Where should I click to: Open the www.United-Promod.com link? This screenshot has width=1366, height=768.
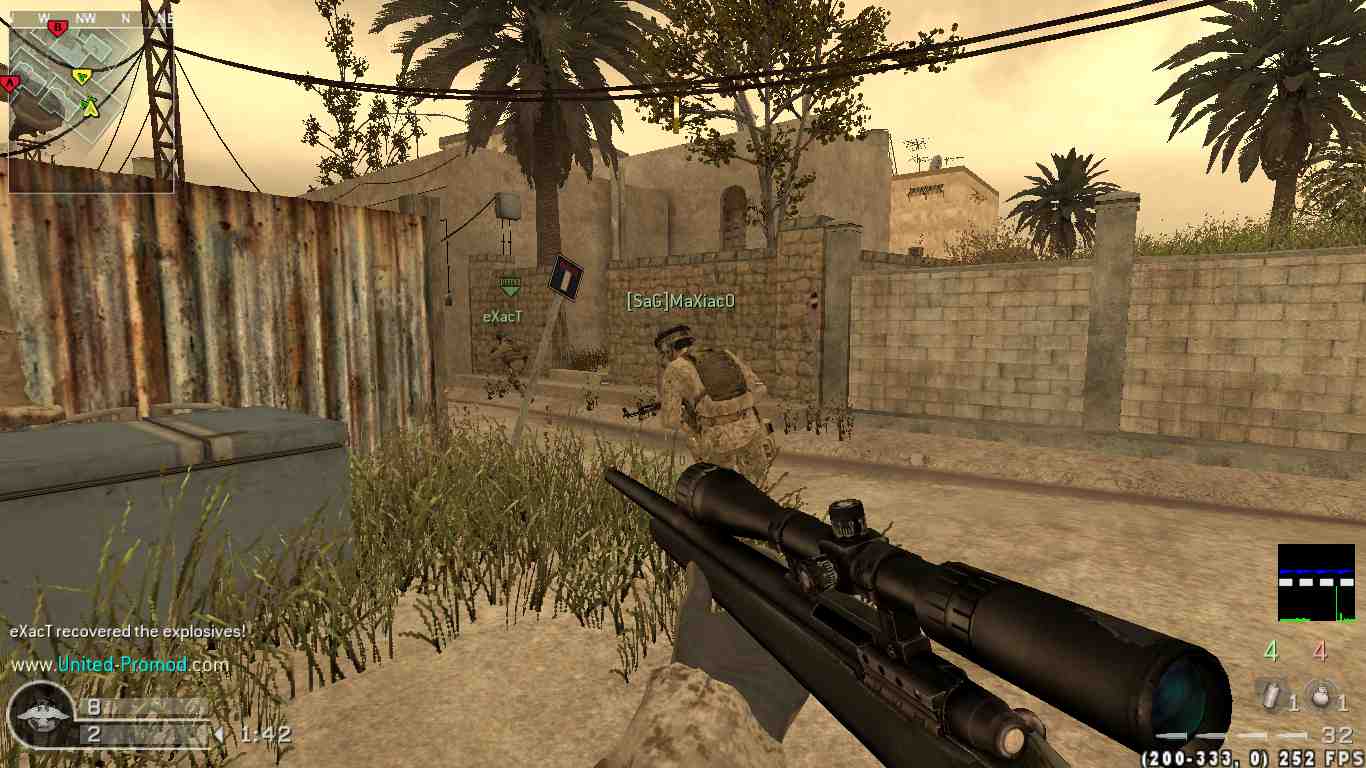point(120,664)
